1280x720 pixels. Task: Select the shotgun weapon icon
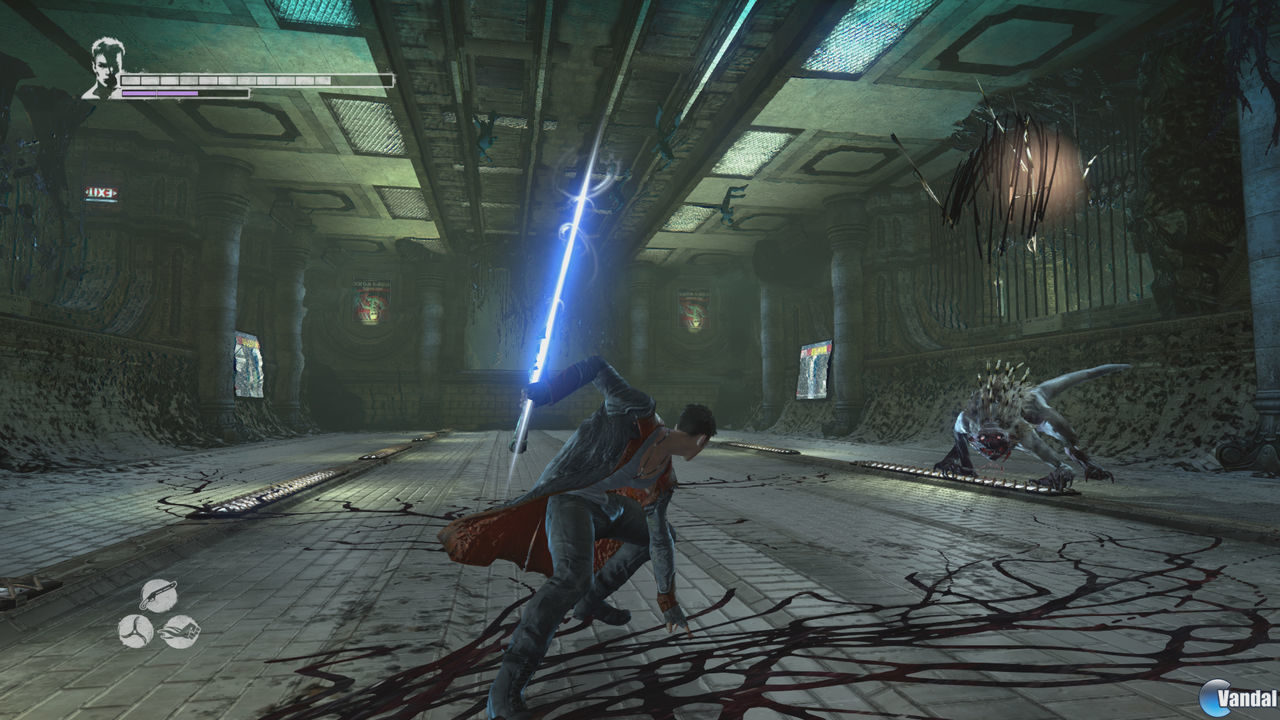158,597
